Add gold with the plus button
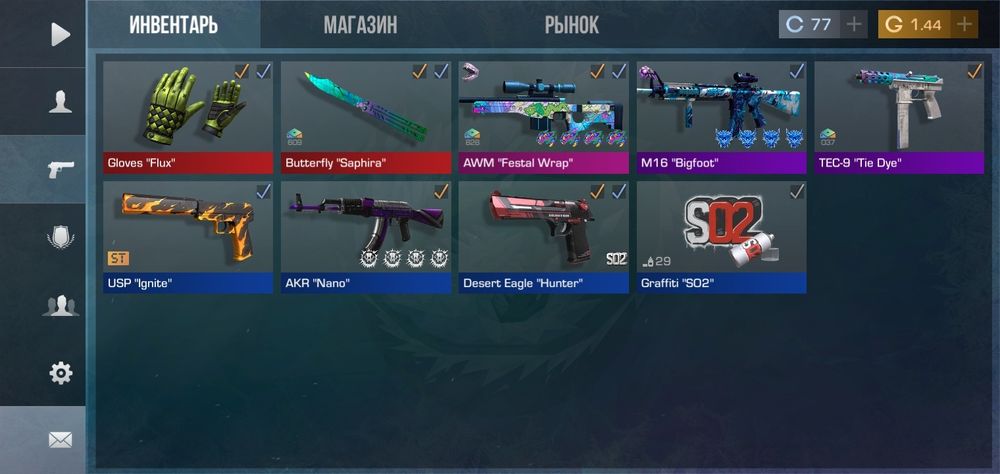Image resolution: width=1000 pixels, height=474 pixels. [964, 25]
